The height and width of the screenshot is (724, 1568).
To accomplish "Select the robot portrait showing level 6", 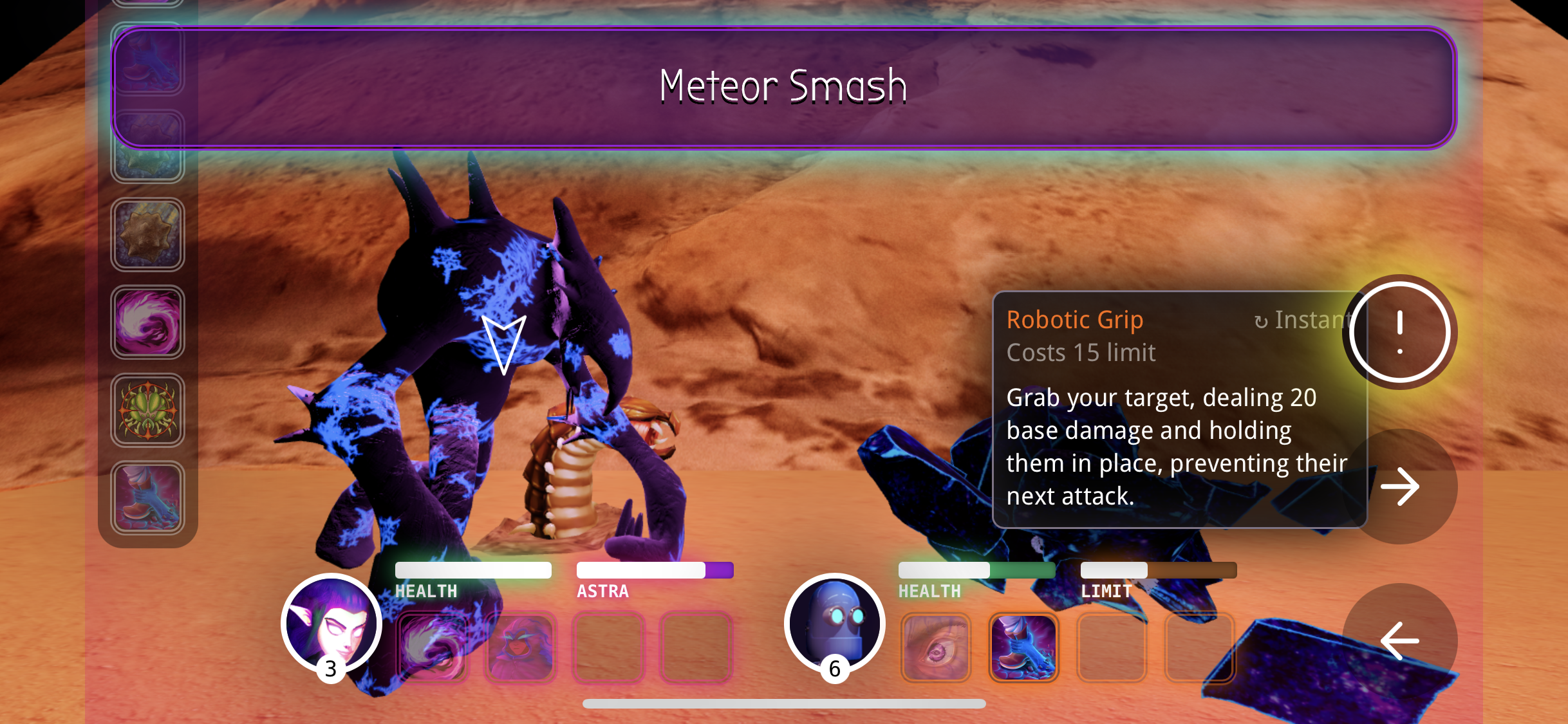I will [835, 623].
